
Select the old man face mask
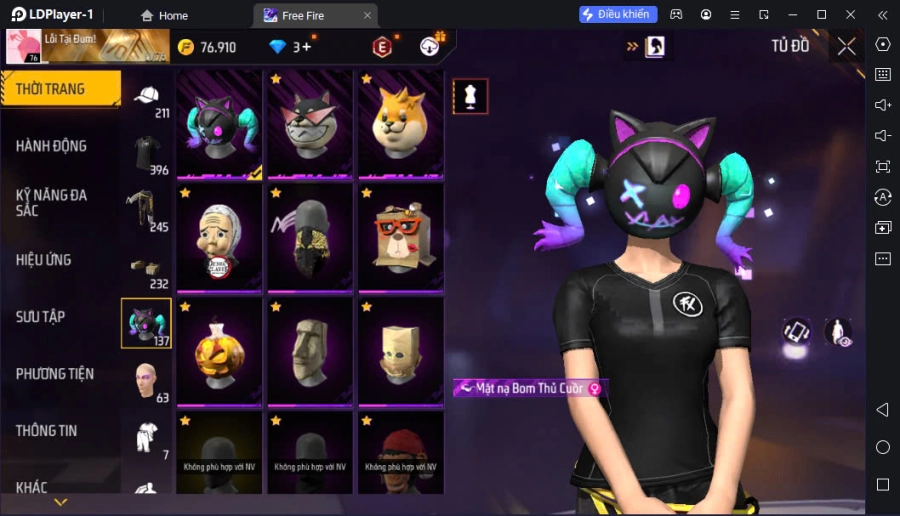pos(219,238)
